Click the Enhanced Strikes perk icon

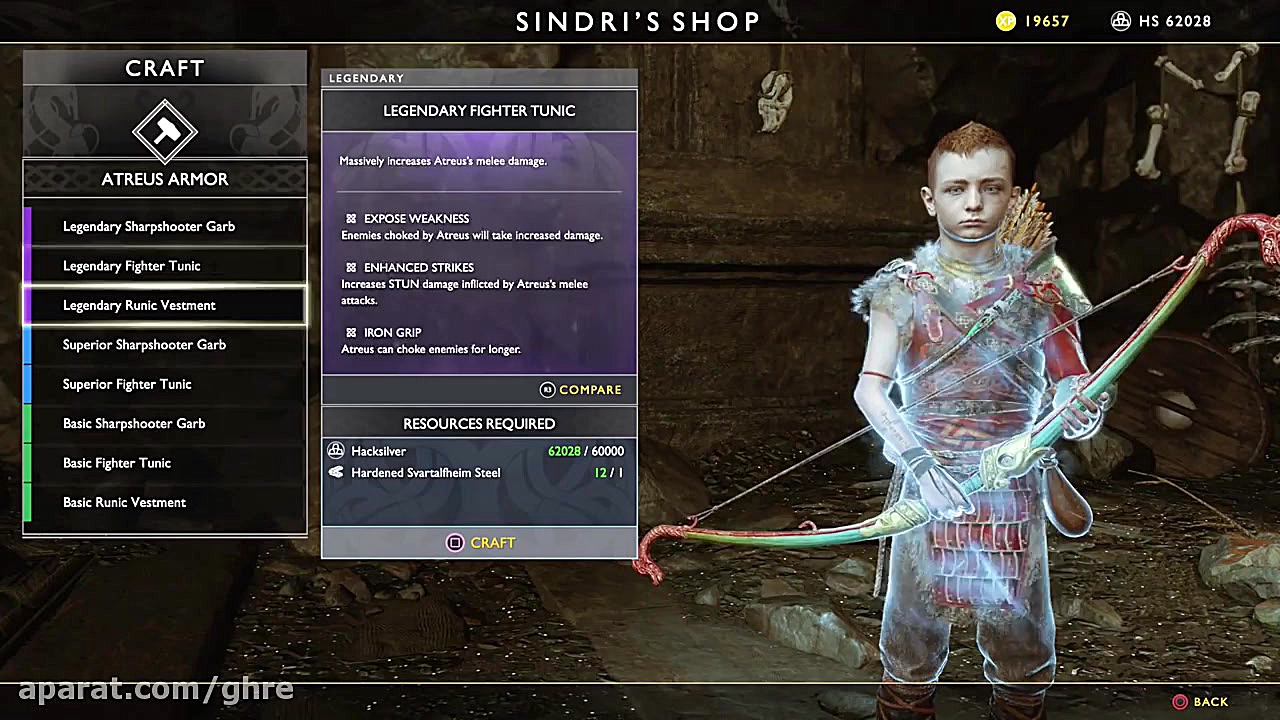350,267
